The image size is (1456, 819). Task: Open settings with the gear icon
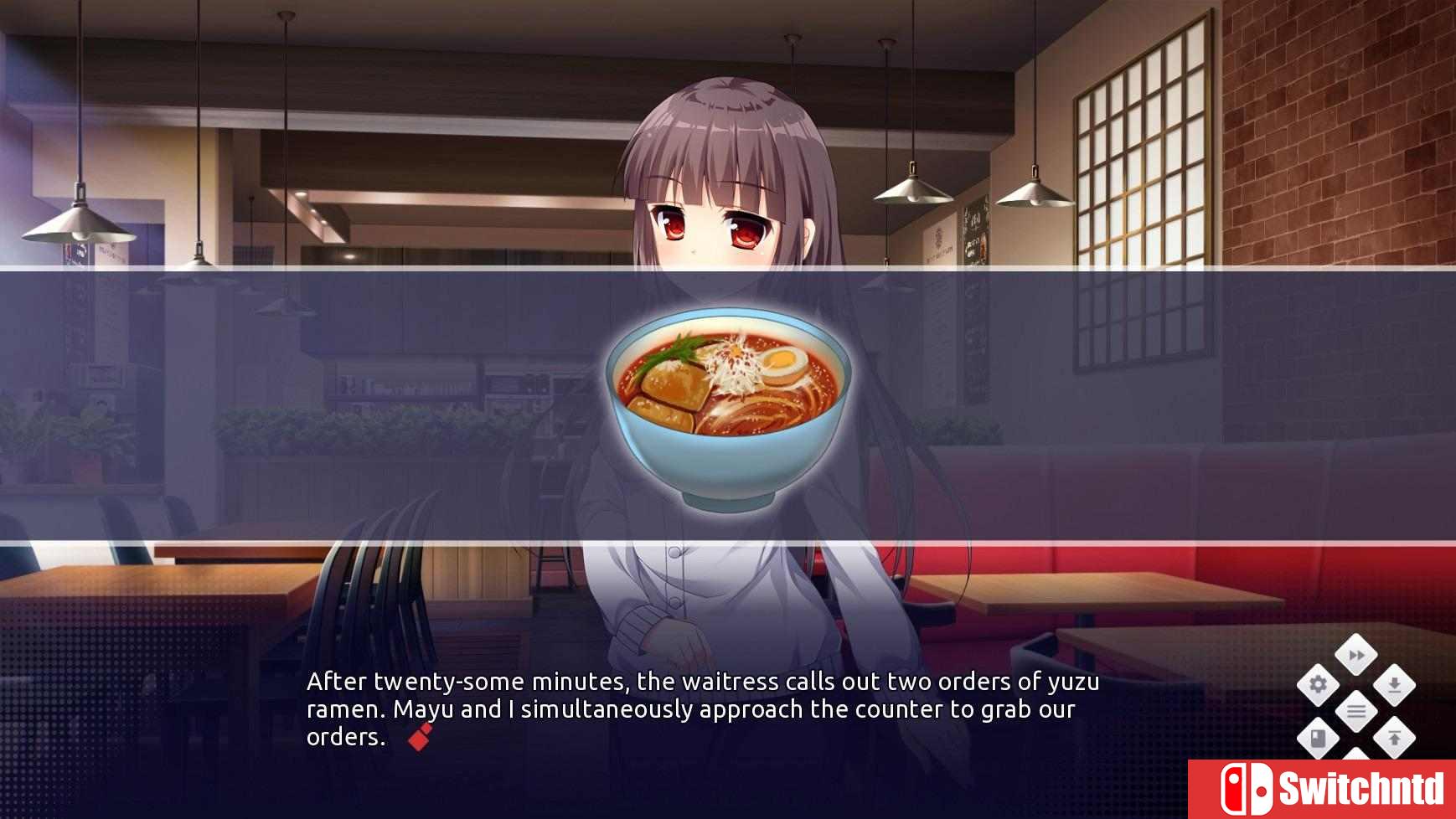coord(1318,685)
